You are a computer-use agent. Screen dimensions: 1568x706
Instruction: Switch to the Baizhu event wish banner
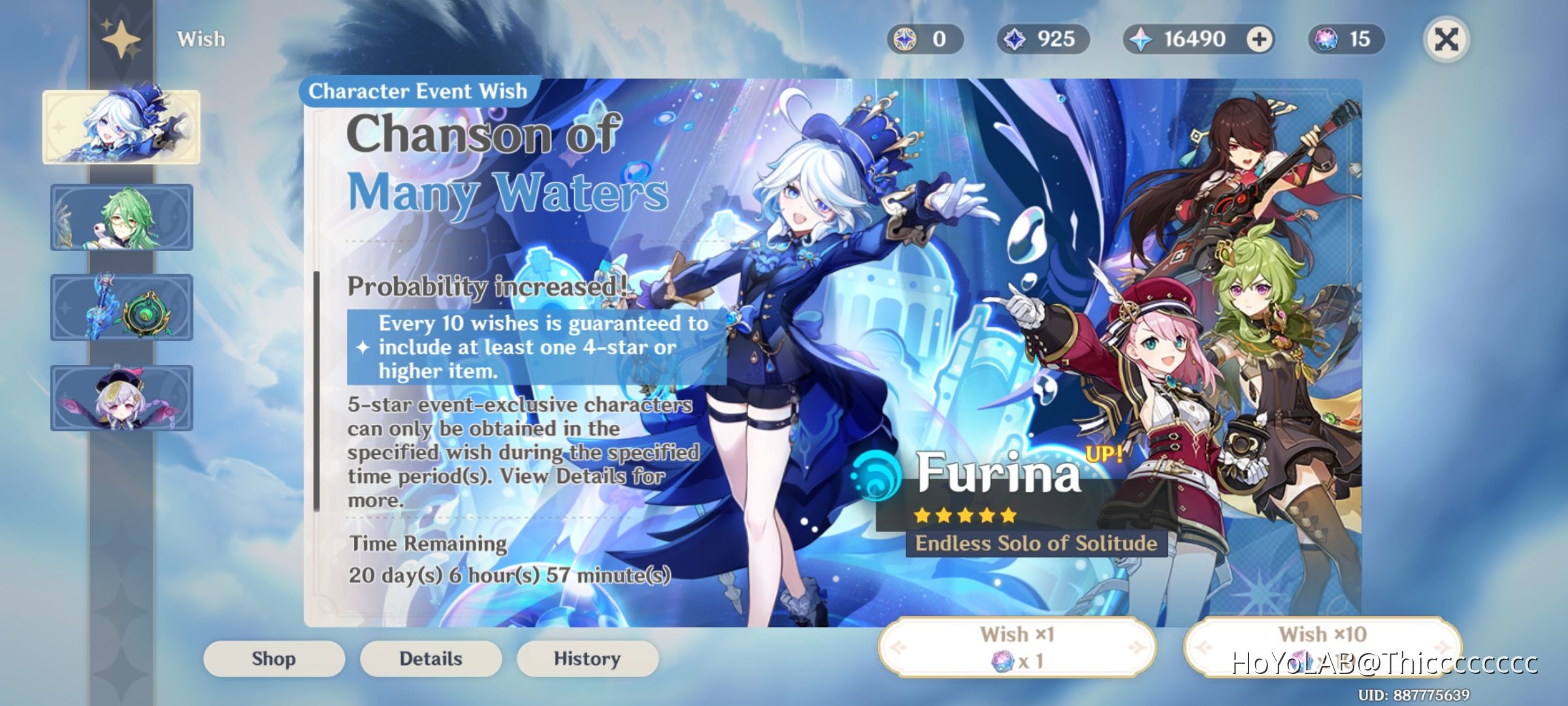[x=122, y=218]
